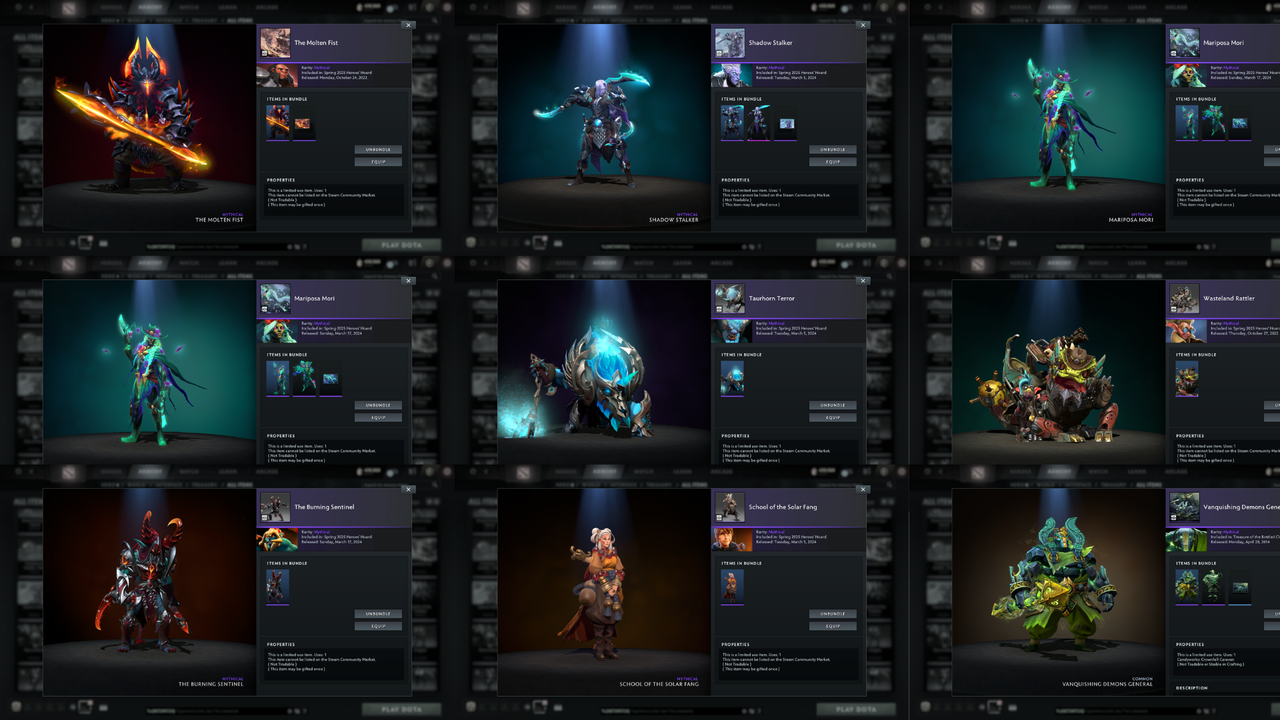Click The Burning Sentinel bundle header image
Screen dimensions: 1280x720
pos(275,506)
